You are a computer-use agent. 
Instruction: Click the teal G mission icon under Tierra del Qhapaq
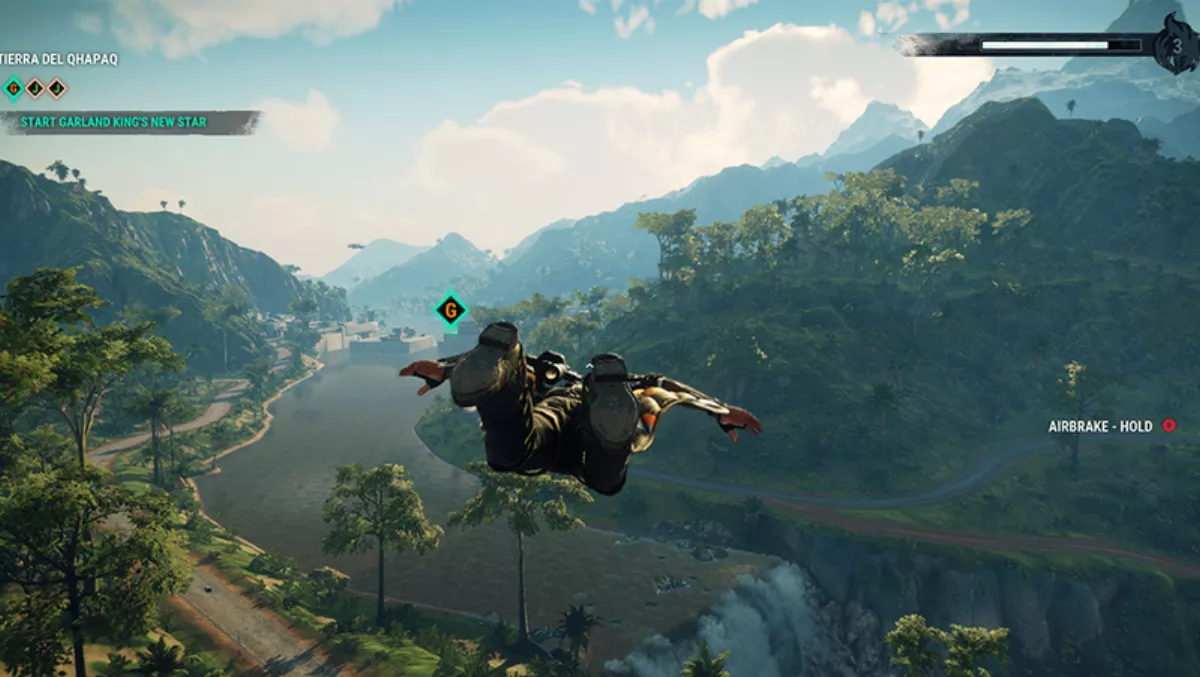tap(13, 88)
